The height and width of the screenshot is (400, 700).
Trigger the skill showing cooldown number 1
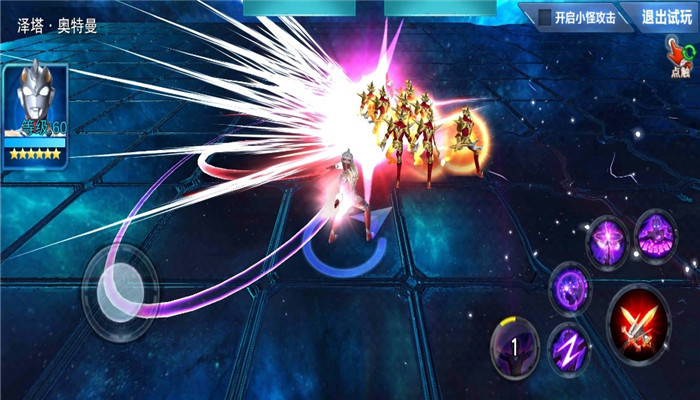tap(515, 346)
